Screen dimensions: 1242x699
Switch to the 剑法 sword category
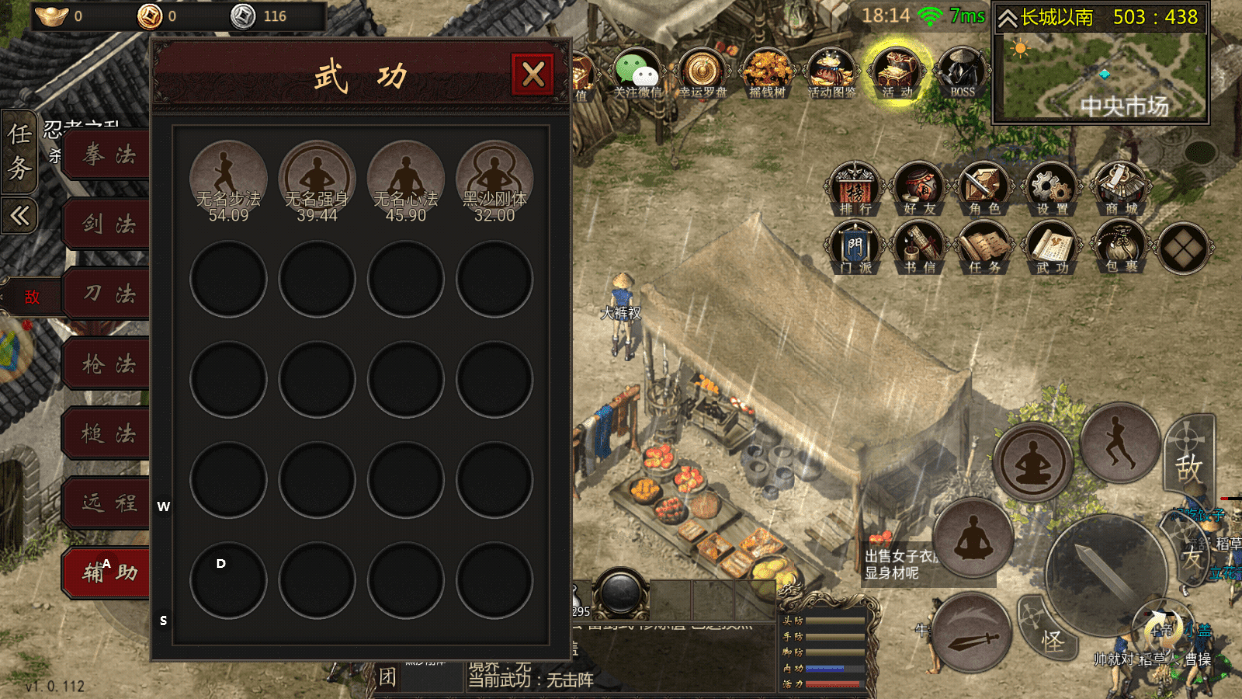click(107, 224)
